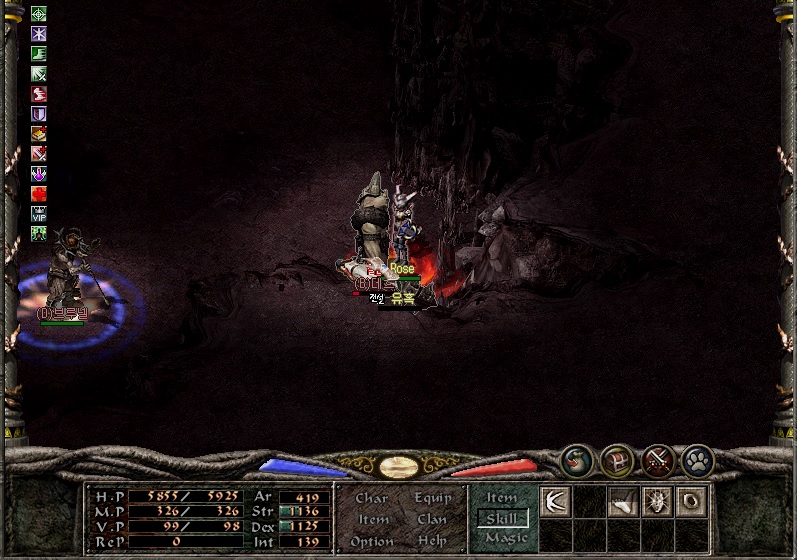Open the Help menu
The height and width of the screenshot is (560, 797).
coord(432,541)
